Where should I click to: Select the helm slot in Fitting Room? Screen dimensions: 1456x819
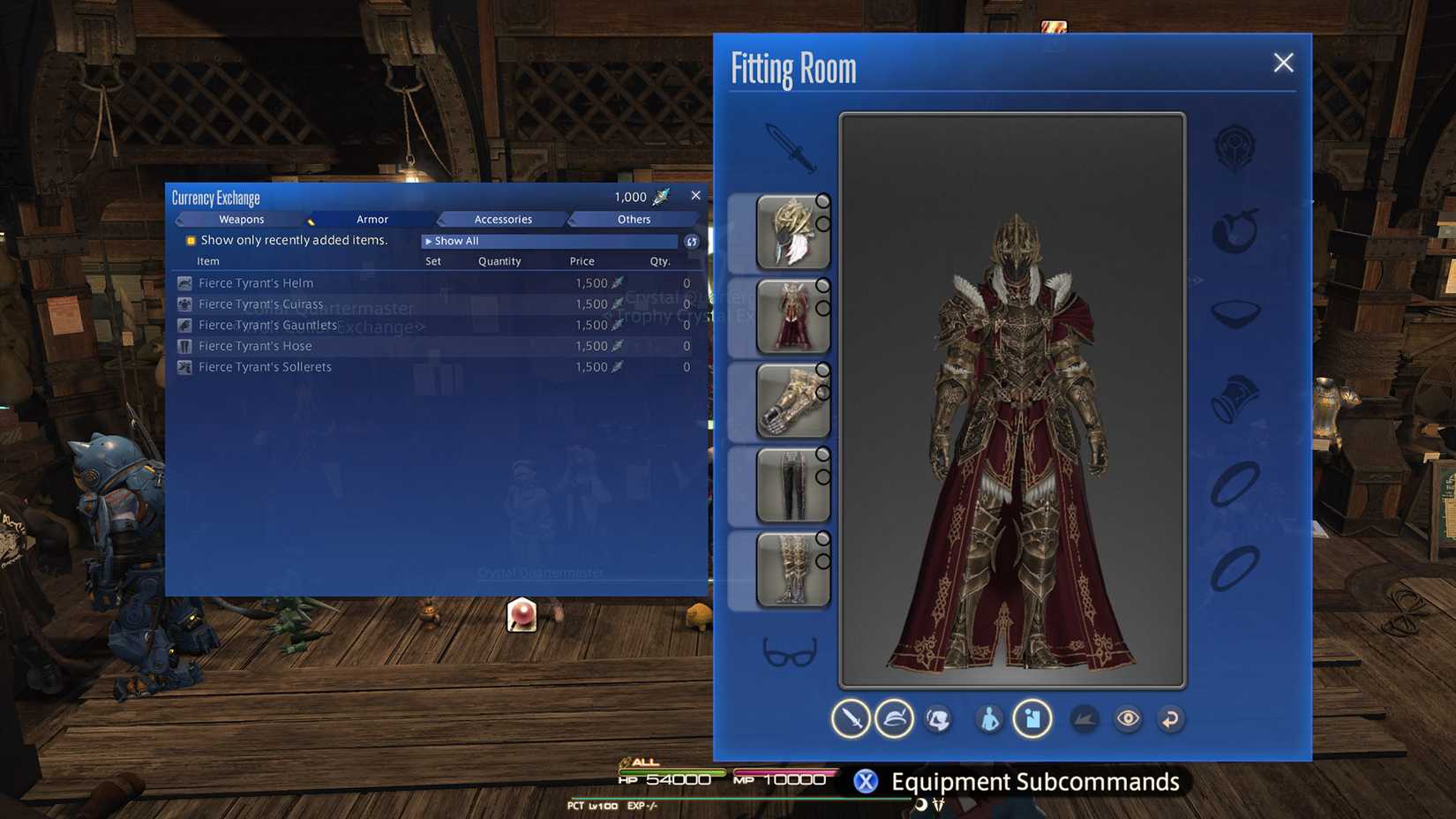point(792,232)
